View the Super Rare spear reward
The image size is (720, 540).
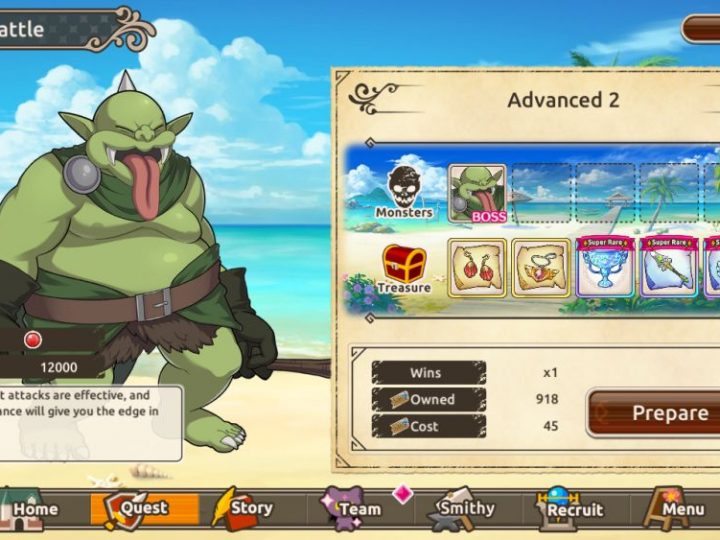[668, 268]
